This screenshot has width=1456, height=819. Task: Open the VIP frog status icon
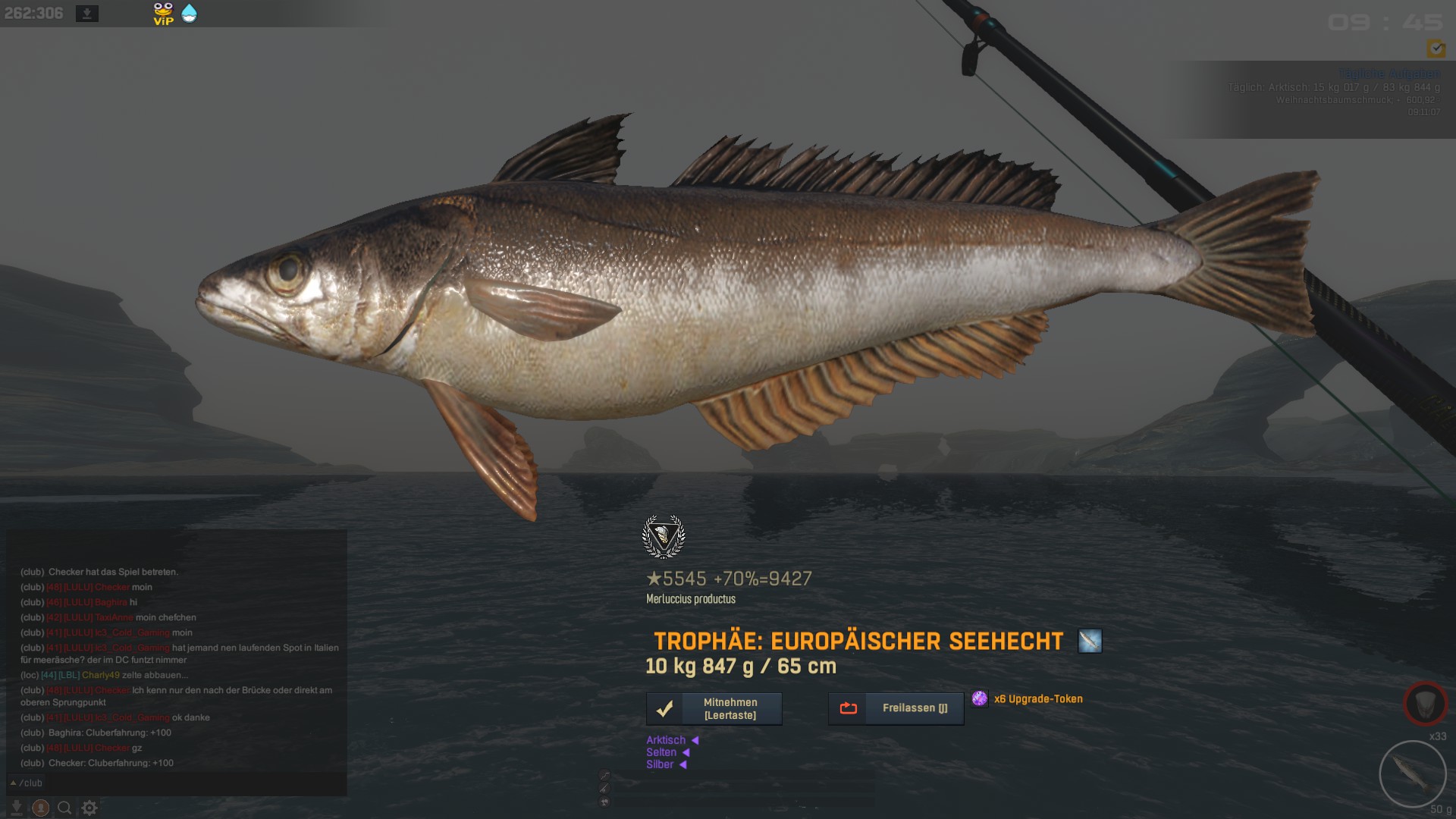163,14
